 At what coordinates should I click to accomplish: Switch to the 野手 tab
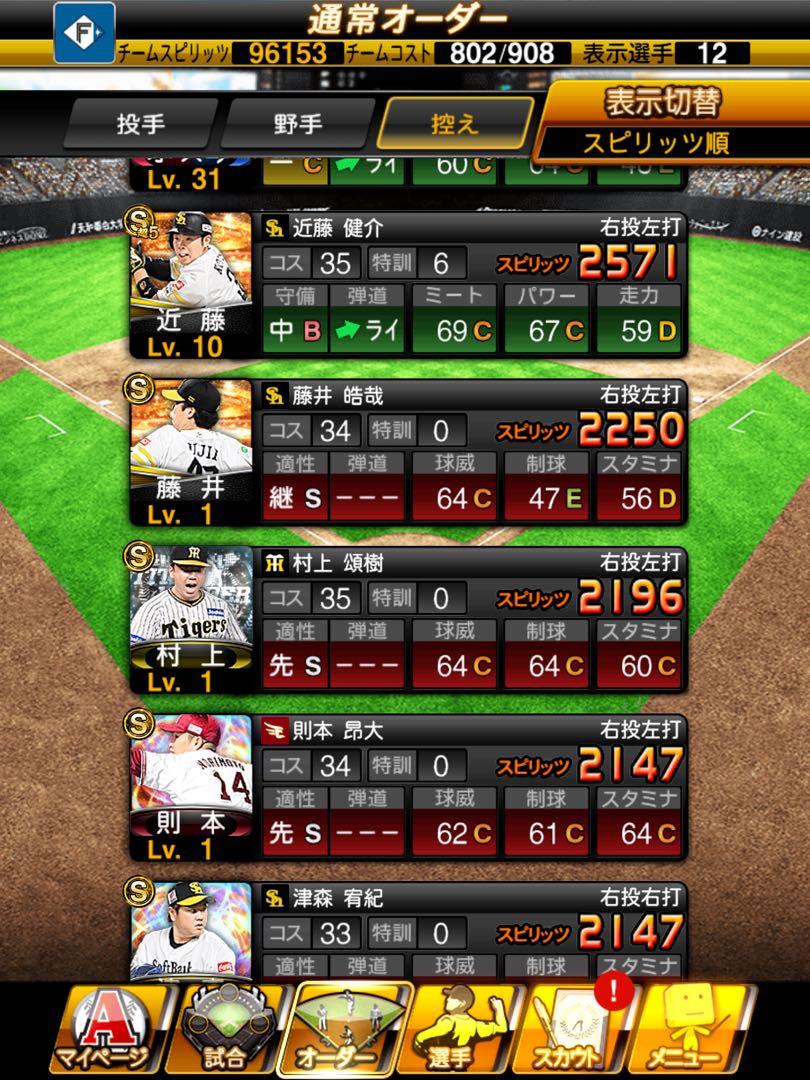tap(297, 125)
